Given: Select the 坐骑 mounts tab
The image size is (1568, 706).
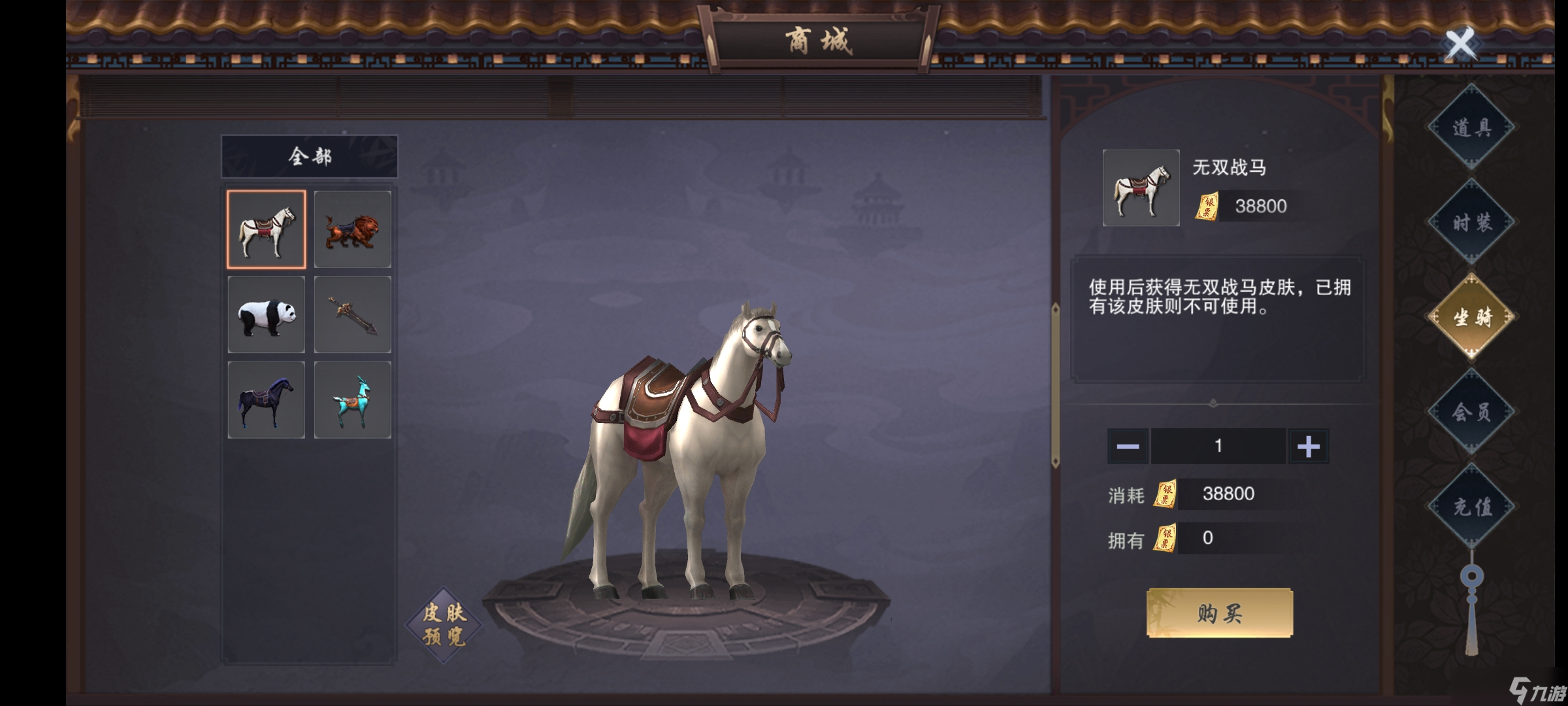Looking at the screenshot, I should click(1471, 318).
